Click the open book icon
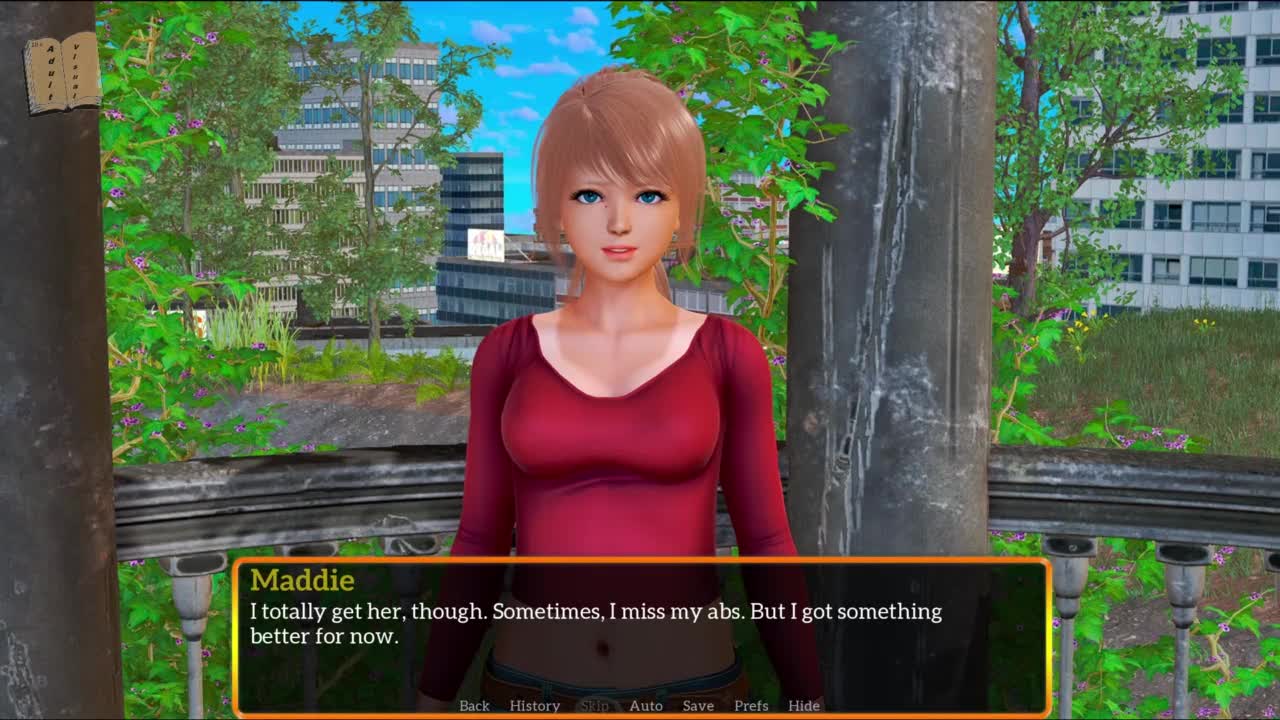1280x720 pixels. [62, 73]
